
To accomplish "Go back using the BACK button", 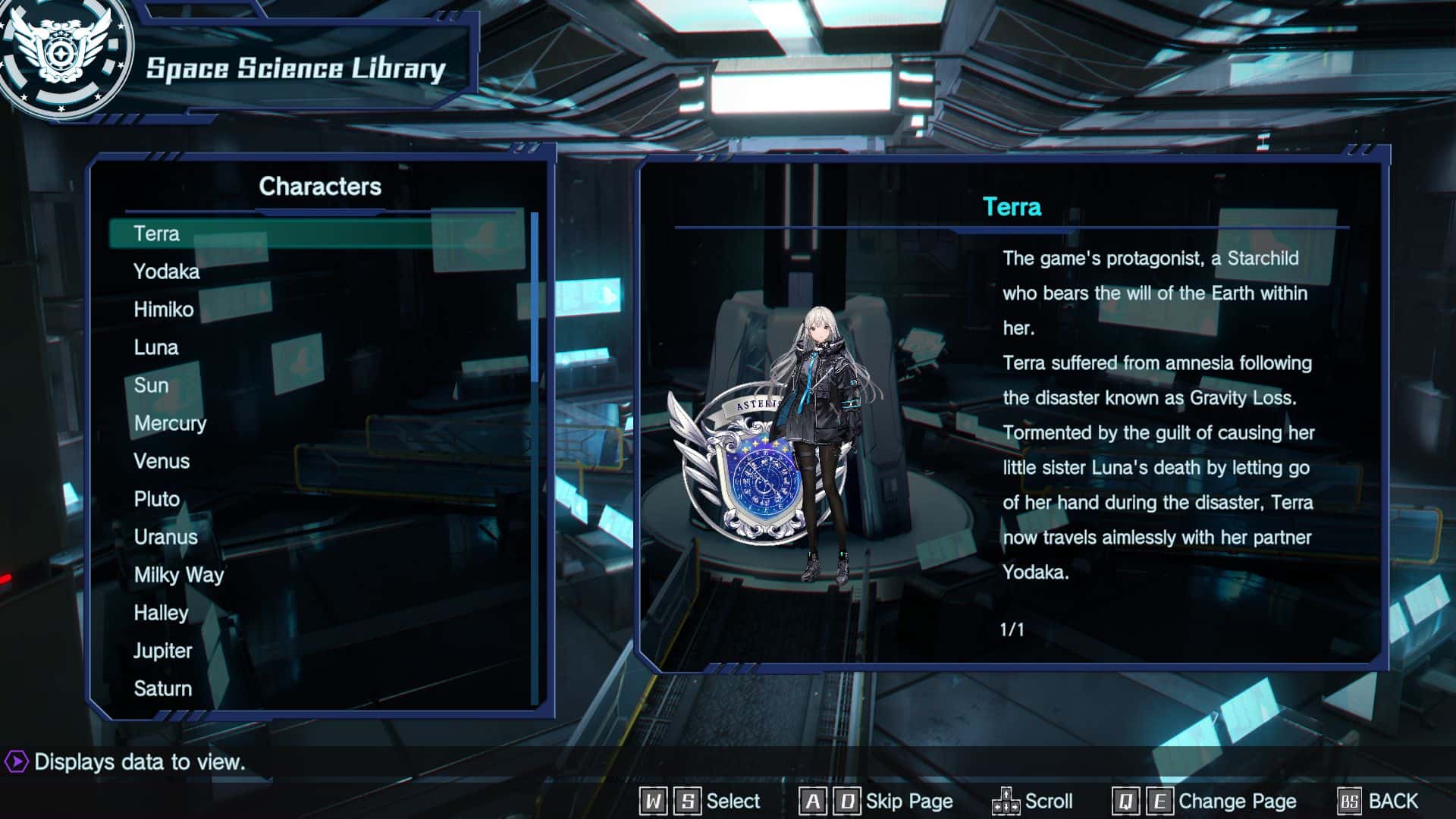I will tap(1379, 801).
